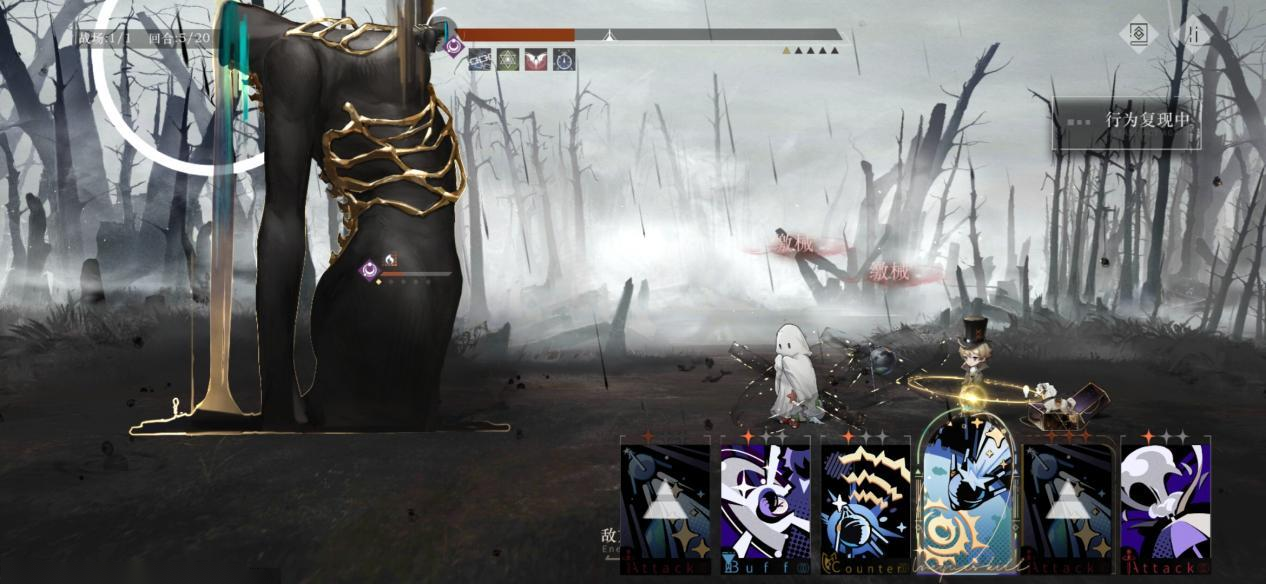
Task: Inspect the boss's stopwatch status icon
Action: (x=564, y=60)
